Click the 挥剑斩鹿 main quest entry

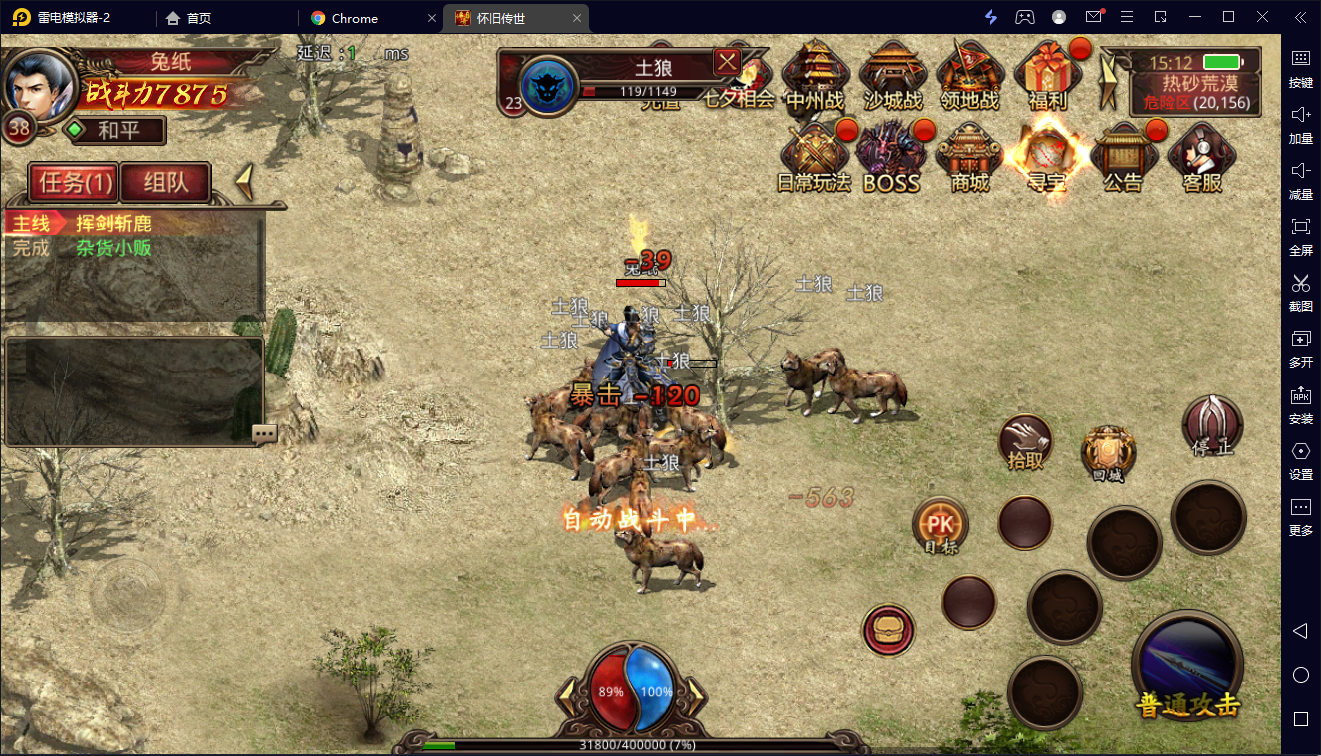(x=114, y=224)
